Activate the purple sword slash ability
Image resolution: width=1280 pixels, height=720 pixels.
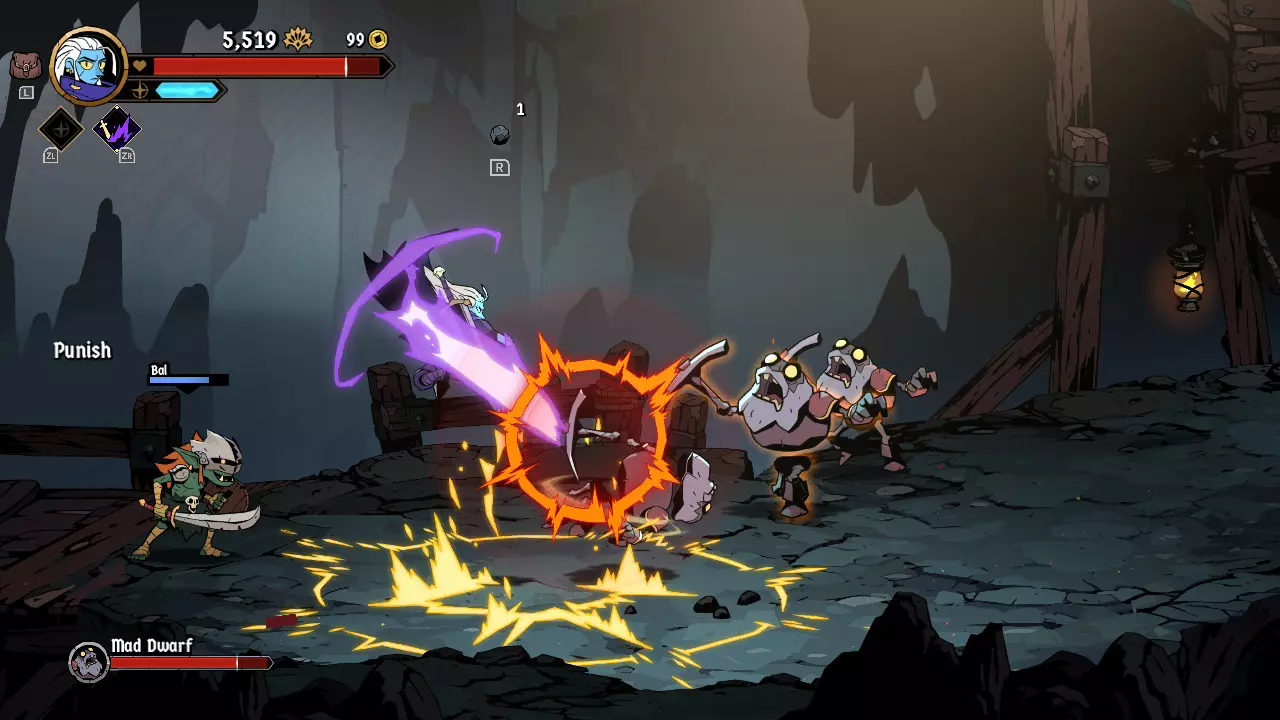(117, 129)
